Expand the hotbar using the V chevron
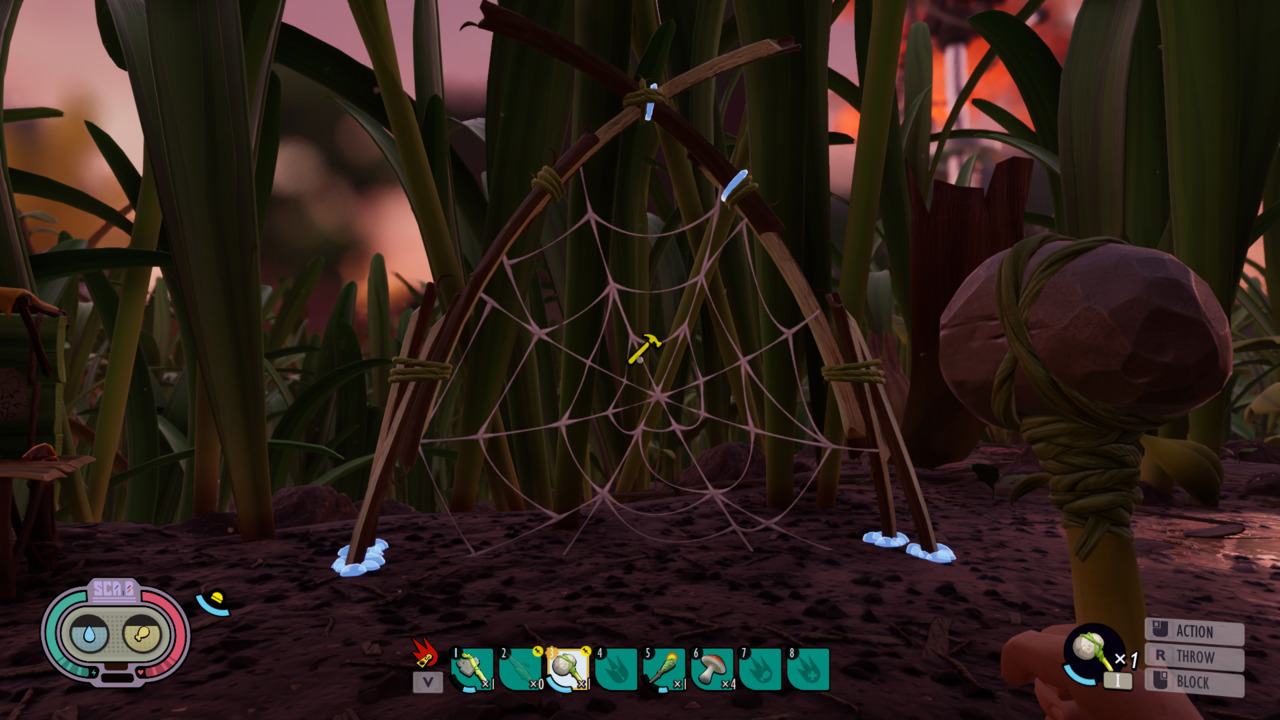Image resolution: width=1280 pixels, height=720 pixels. (426, 682)
